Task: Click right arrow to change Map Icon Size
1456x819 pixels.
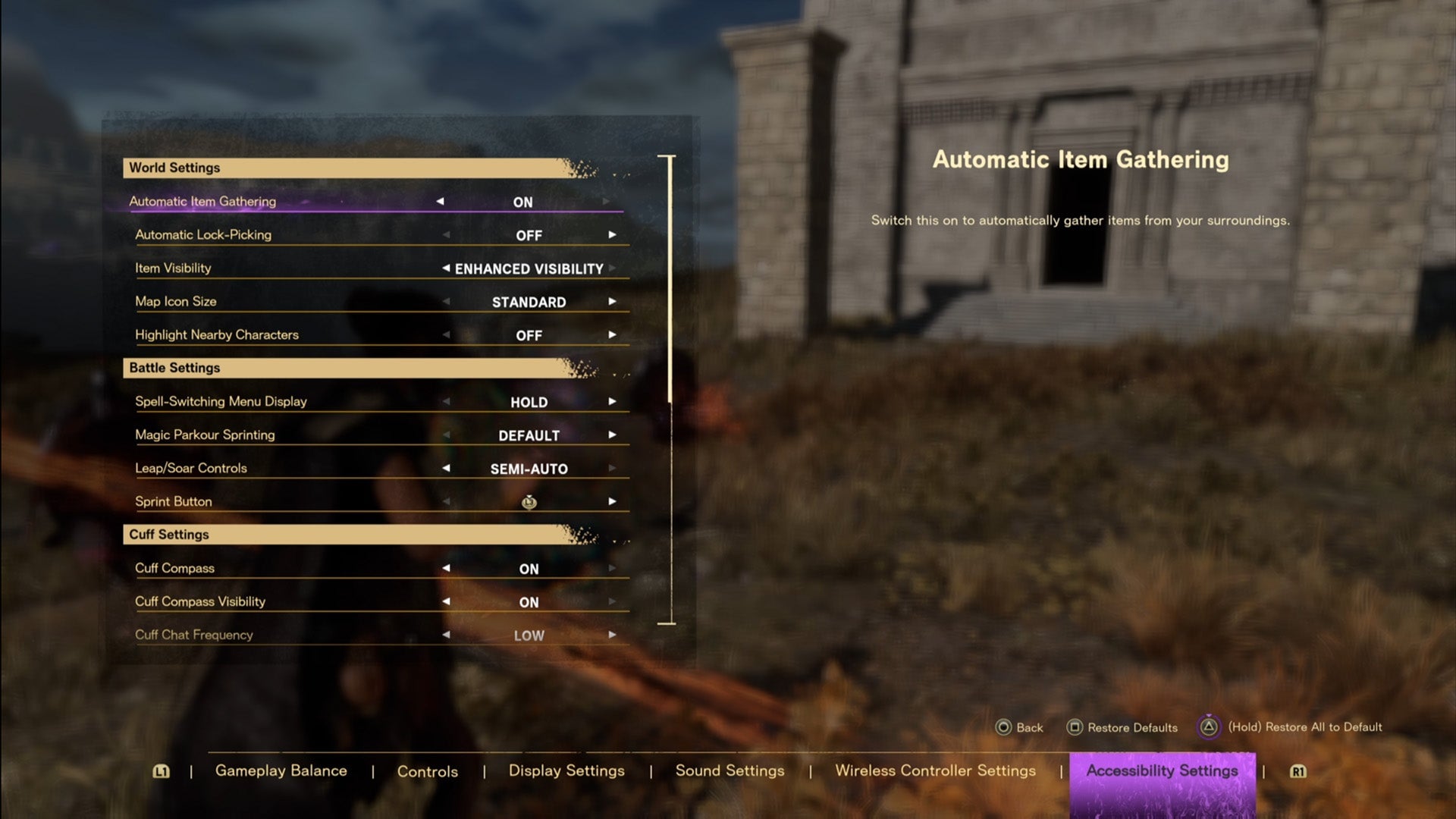Action: pos(613,301)
